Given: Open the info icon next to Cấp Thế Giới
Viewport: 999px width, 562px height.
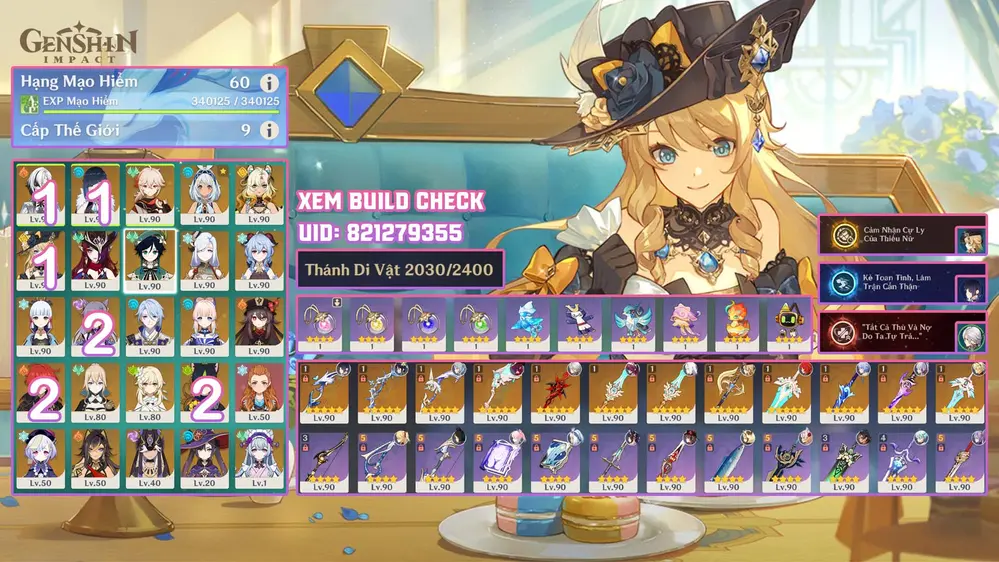Looking at the screenshot, I should (268, 130).
